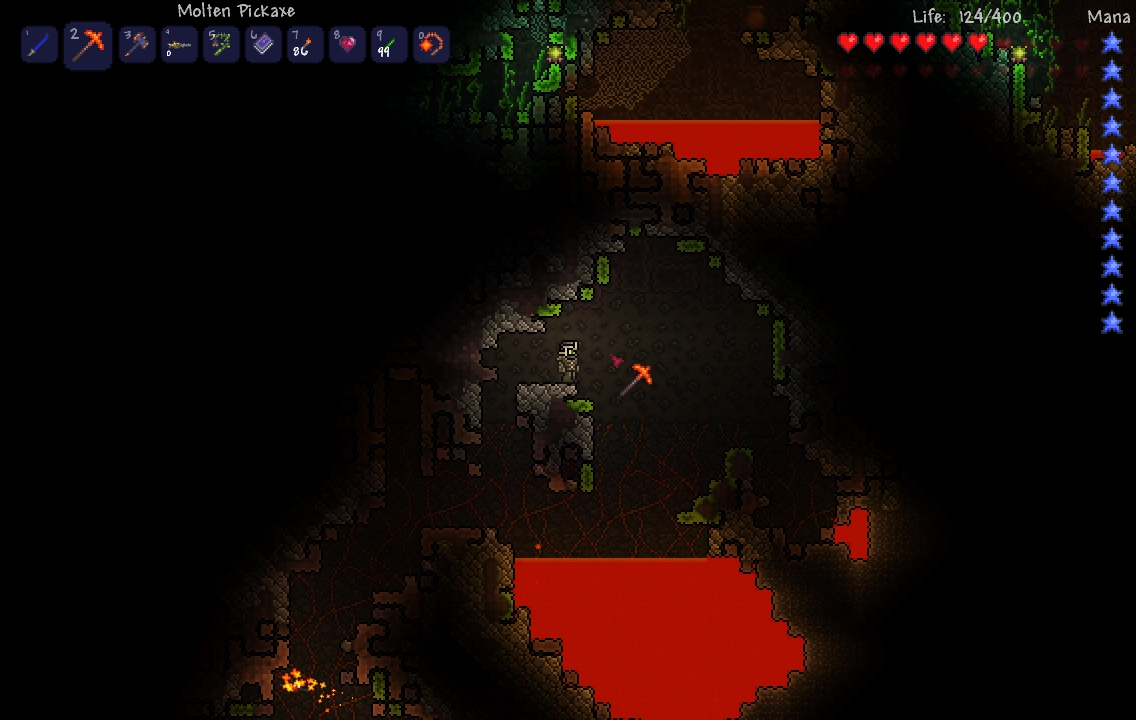The image size is (1136, 720).
Task: Choose the Molten Pickaxe hotbar slot
Action: pos(88,45)
